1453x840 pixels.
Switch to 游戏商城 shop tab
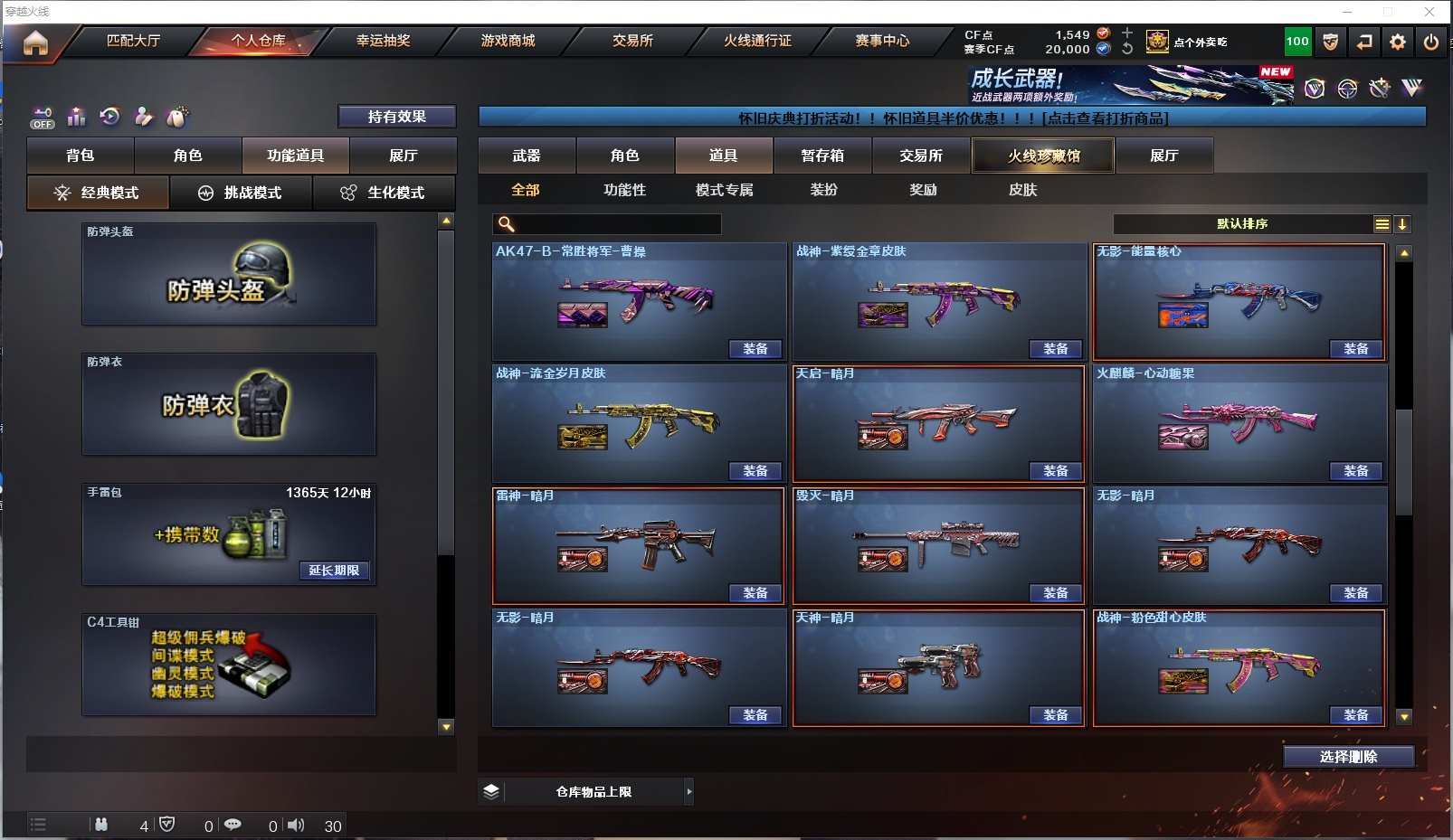tap(508, 41)
